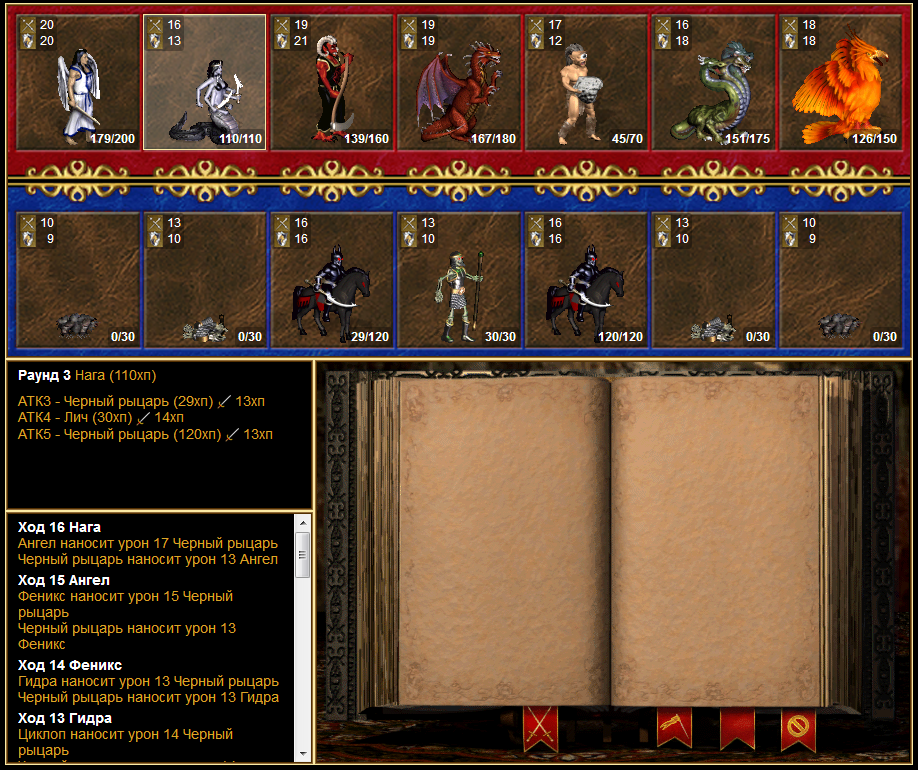Click the prohibition sign banner
This screenshot has width=918, height=770.
pos(798,728)
